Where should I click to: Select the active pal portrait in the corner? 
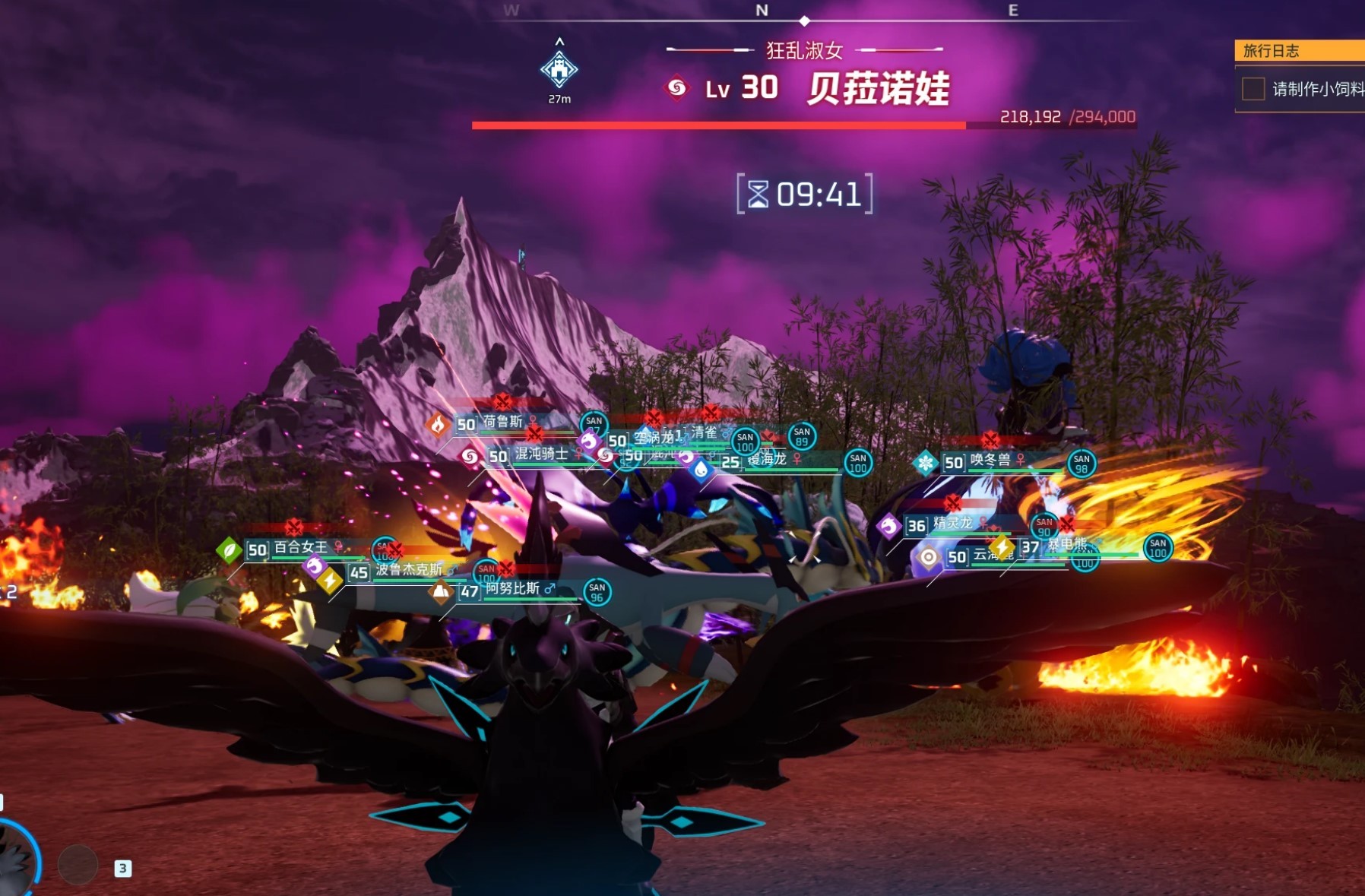[x=15, y=860]
